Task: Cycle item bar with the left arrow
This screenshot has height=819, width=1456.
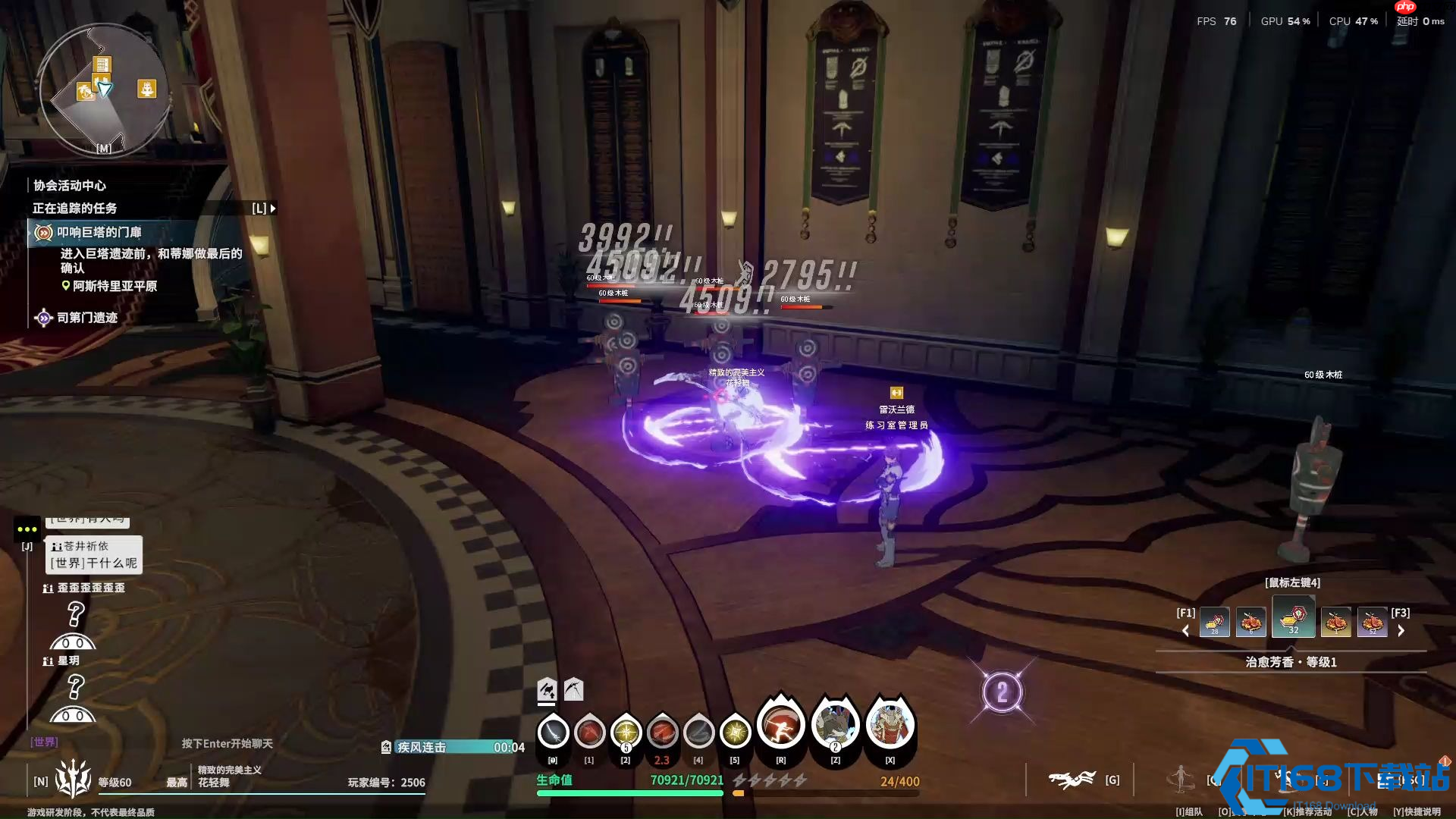Action: pos(1186,631)
